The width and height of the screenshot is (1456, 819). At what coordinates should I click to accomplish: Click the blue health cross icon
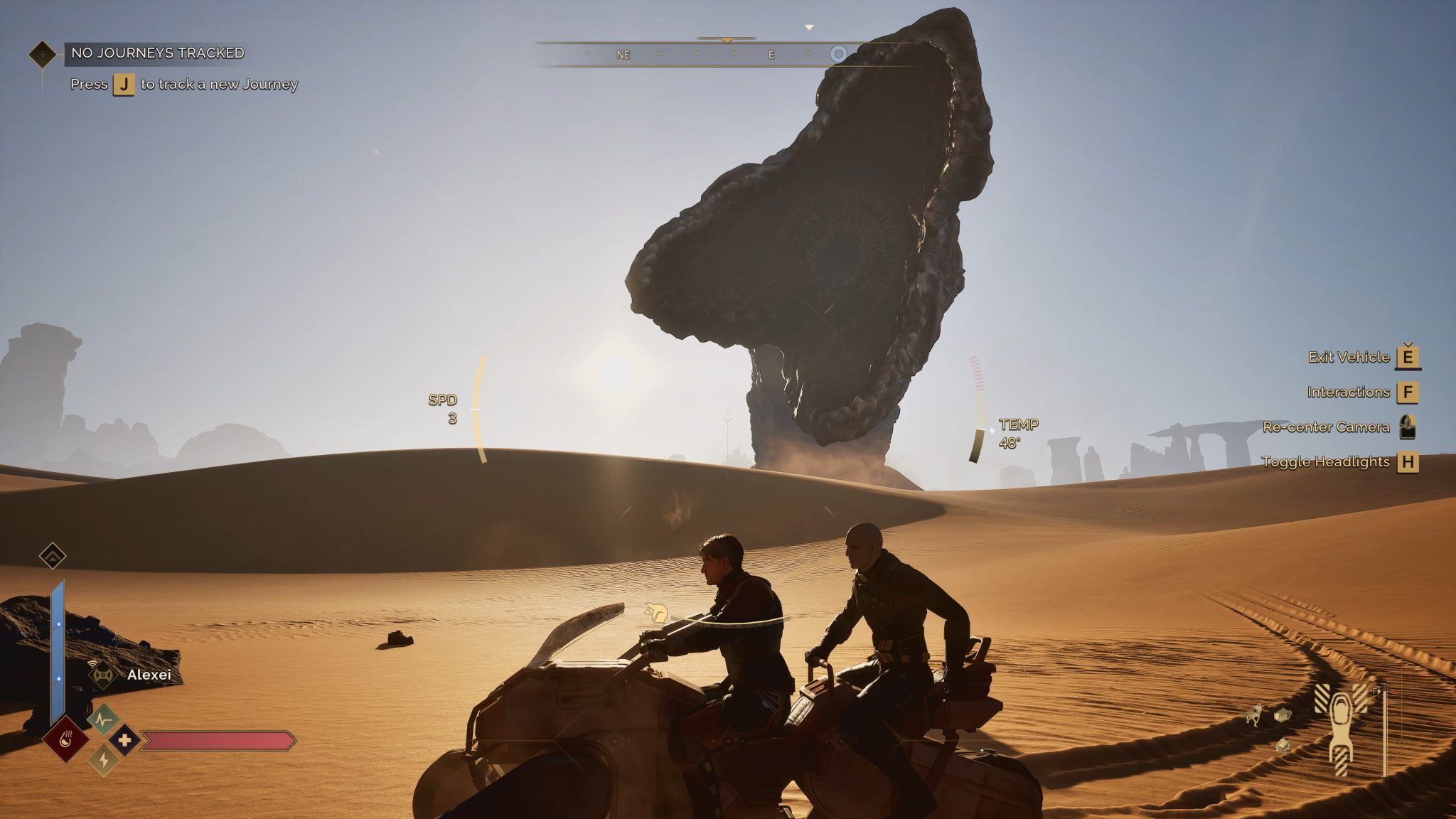124,741
